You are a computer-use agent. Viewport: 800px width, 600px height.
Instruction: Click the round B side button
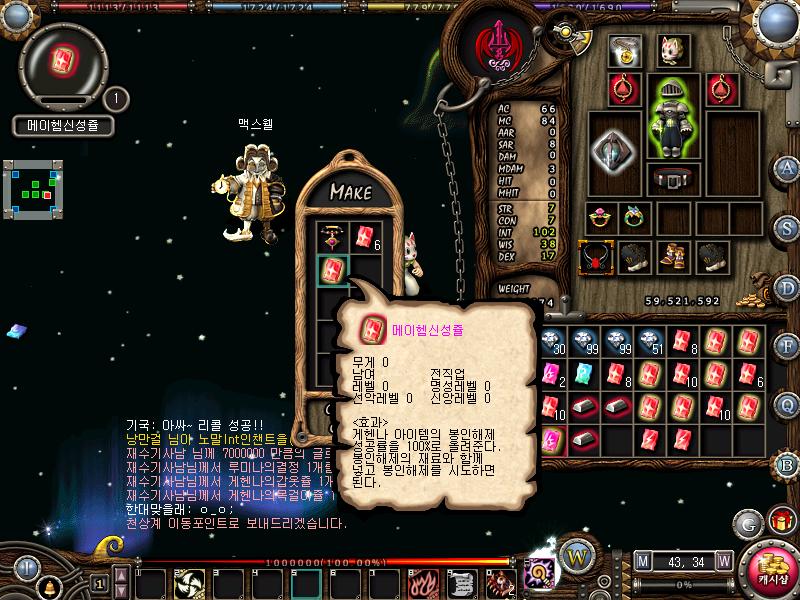point(786,464)
